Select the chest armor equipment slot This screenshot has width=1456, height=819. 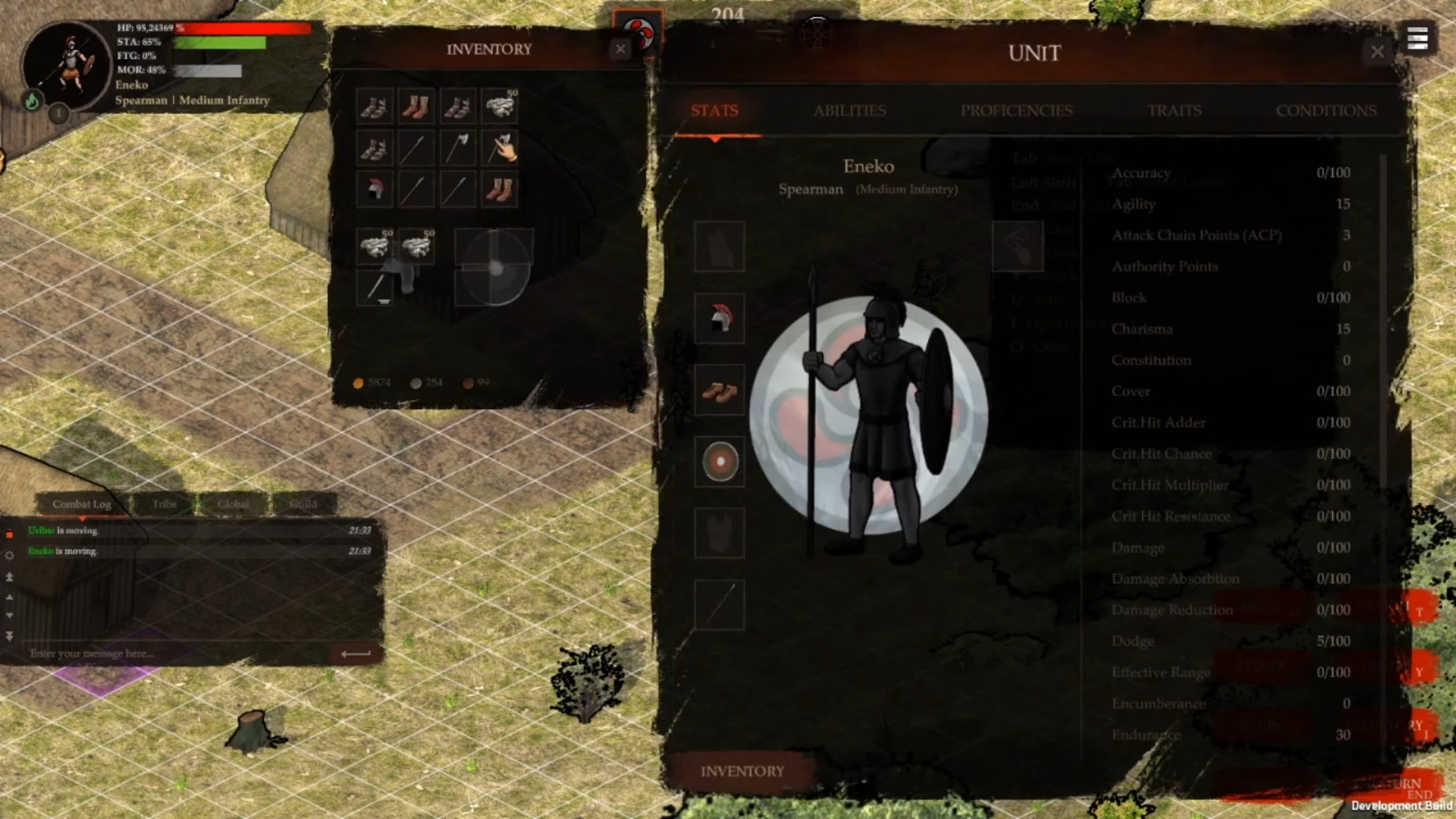pyautogui.click(x=720, y=533)
